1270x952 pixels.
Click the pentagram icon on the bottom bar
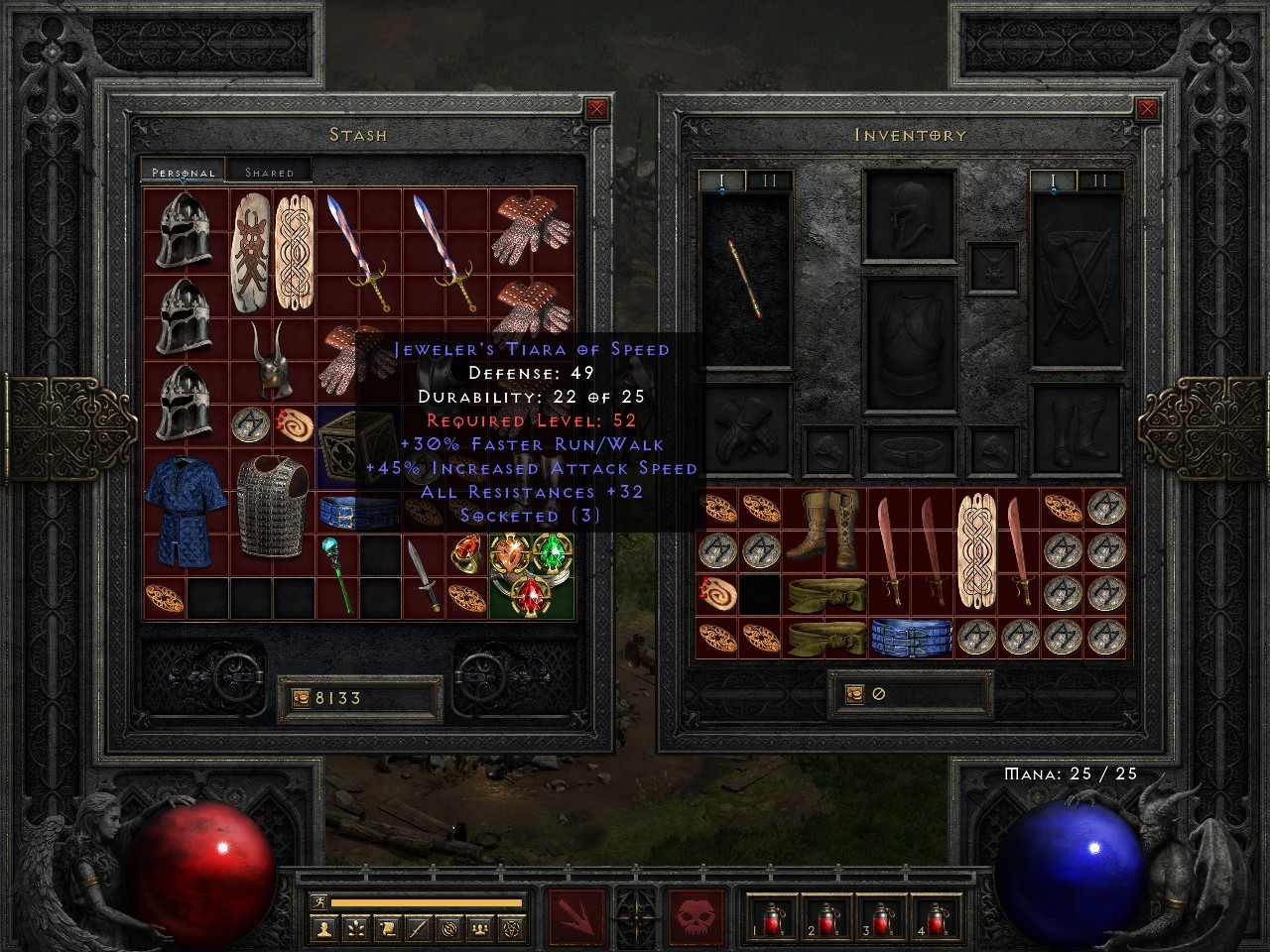(511, 930)
